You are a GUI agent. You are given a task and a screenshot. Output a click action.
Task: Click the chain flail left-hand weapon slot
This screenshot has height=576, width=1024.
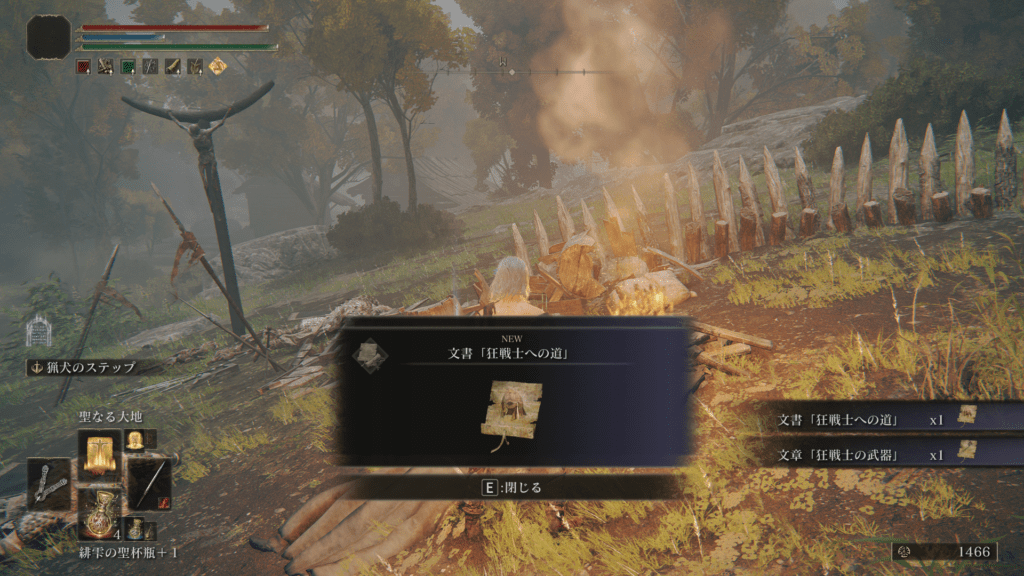[x=49, y=484]
